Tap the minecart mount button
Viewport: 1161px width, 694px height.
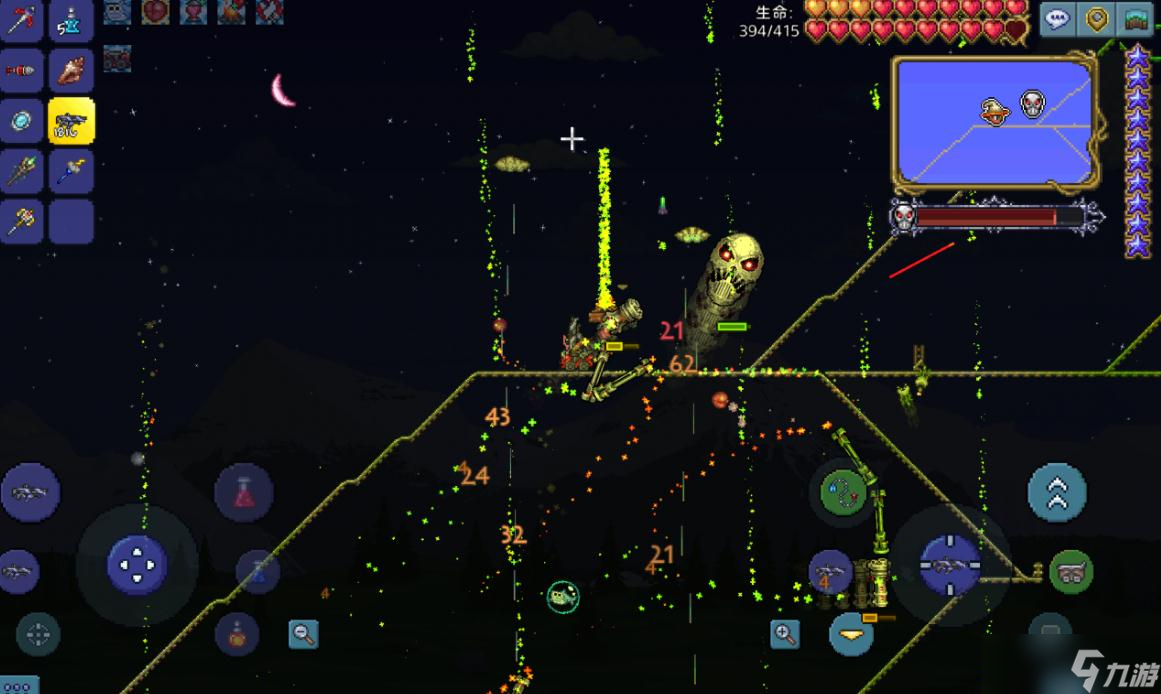(1071, 572)
